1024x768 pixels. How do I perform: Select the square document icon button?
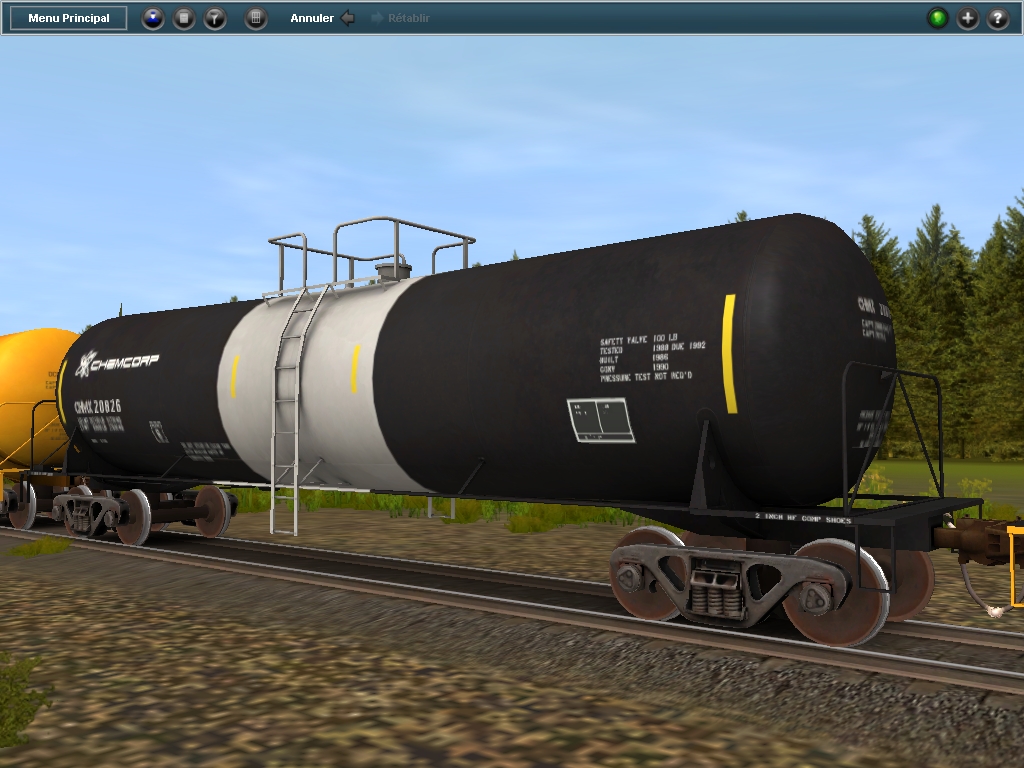(x=184, y=18)
